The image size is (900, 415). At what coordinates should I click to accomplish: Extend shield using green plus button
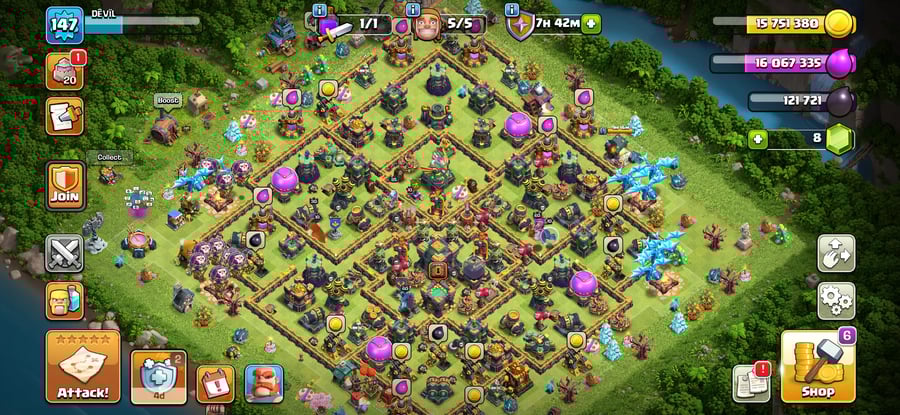591,23
